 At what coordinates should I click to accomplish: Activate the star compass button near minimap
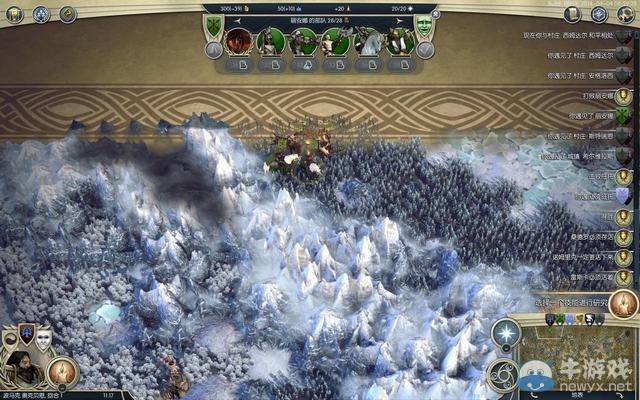507,333
